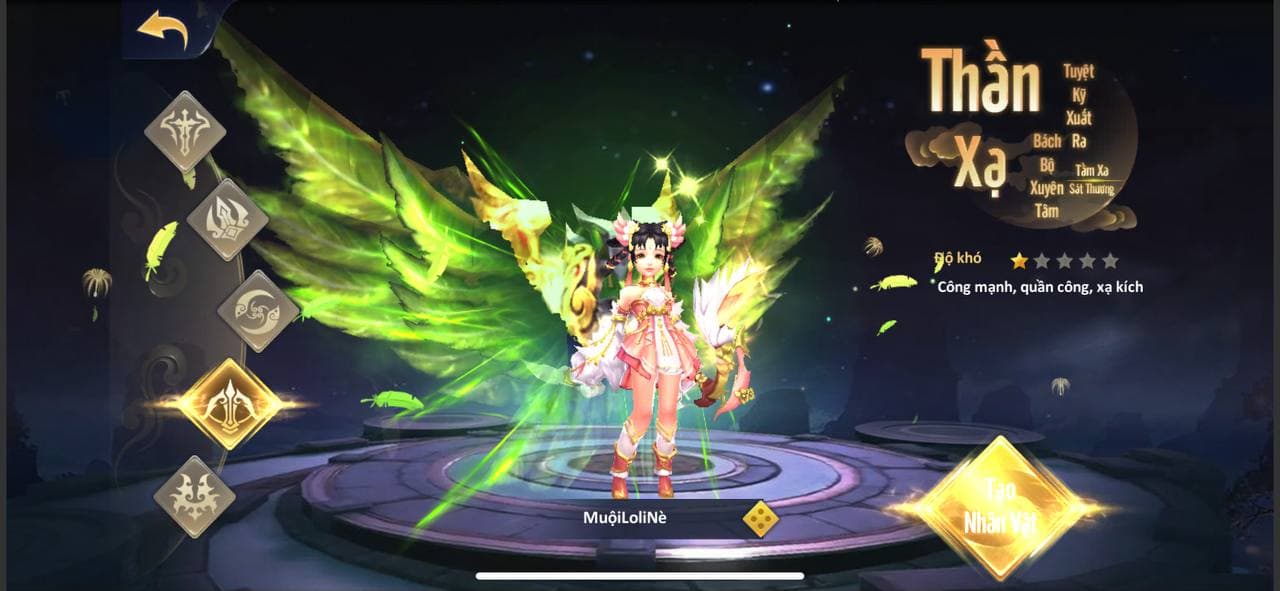
Task: Choose the spiky winged crest class icon
Action: click(194, 497)
